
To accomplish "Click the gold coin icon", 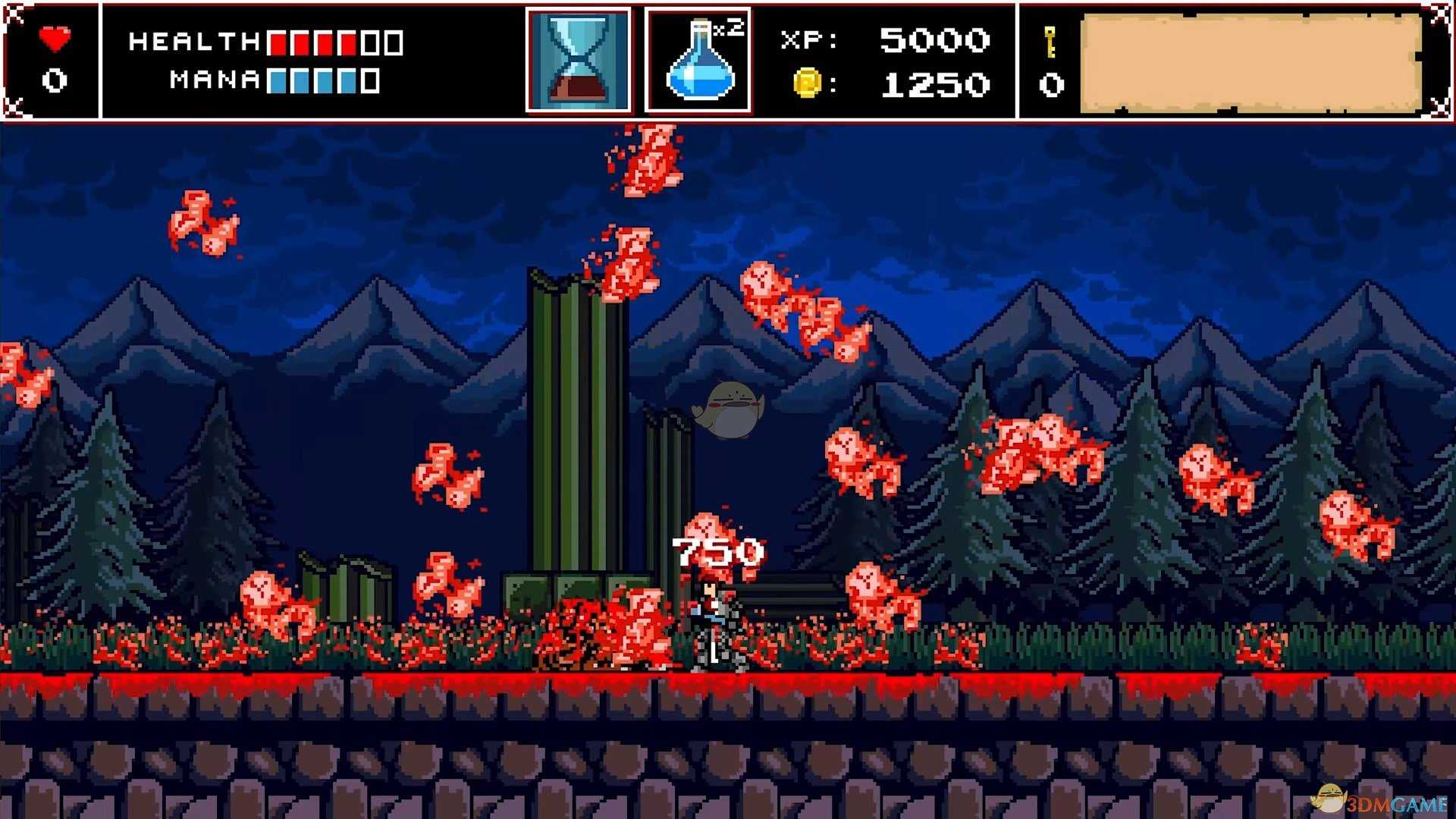I will [x=807, y=82].
